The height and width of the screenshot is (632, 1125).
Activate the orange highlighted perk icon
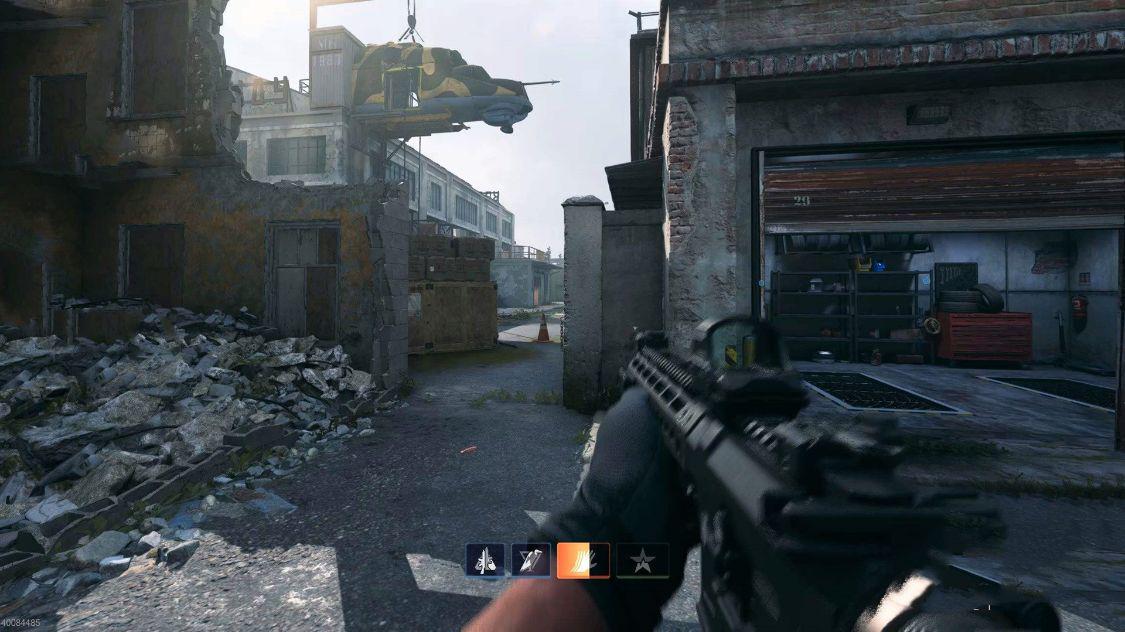578,560
